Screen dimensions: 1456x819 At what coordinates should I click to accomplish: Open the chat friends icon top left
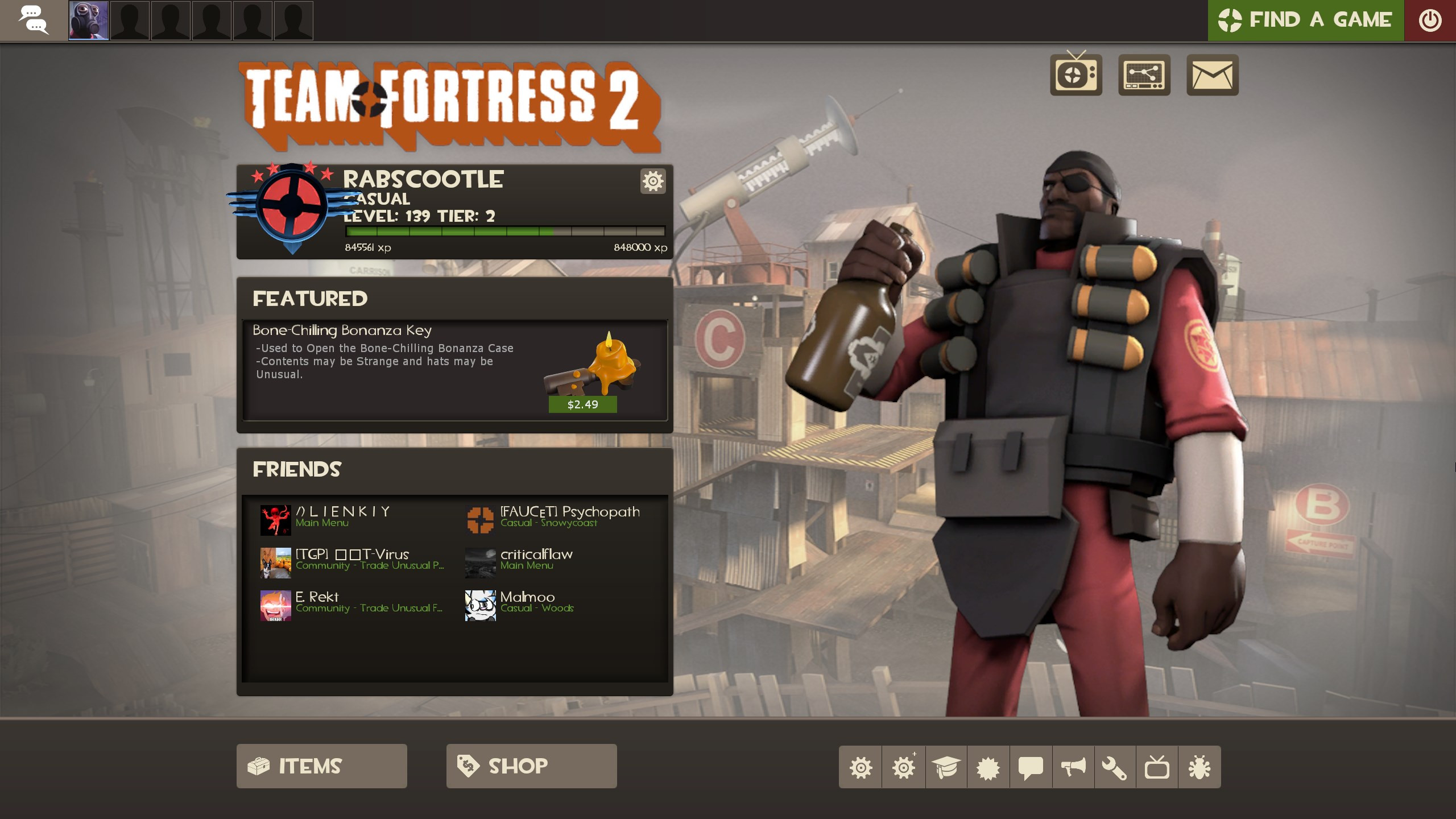tap(34, 20)
